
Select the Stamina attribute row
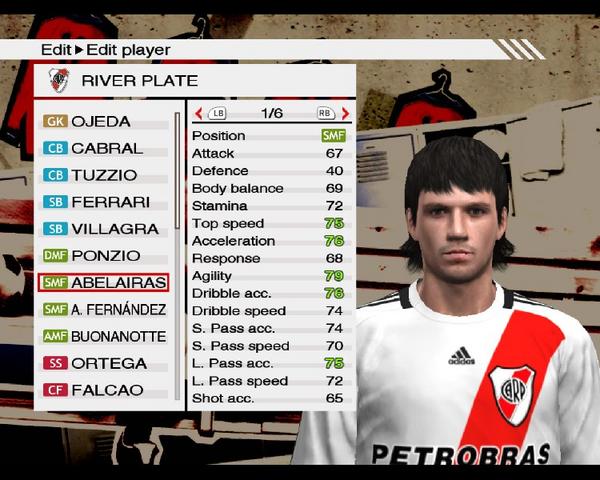(268, 206)
